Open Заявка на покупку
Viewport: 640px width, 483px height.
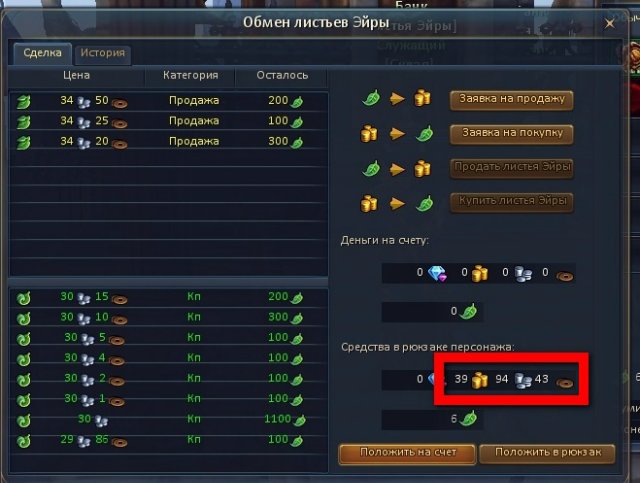coord(511,133)
